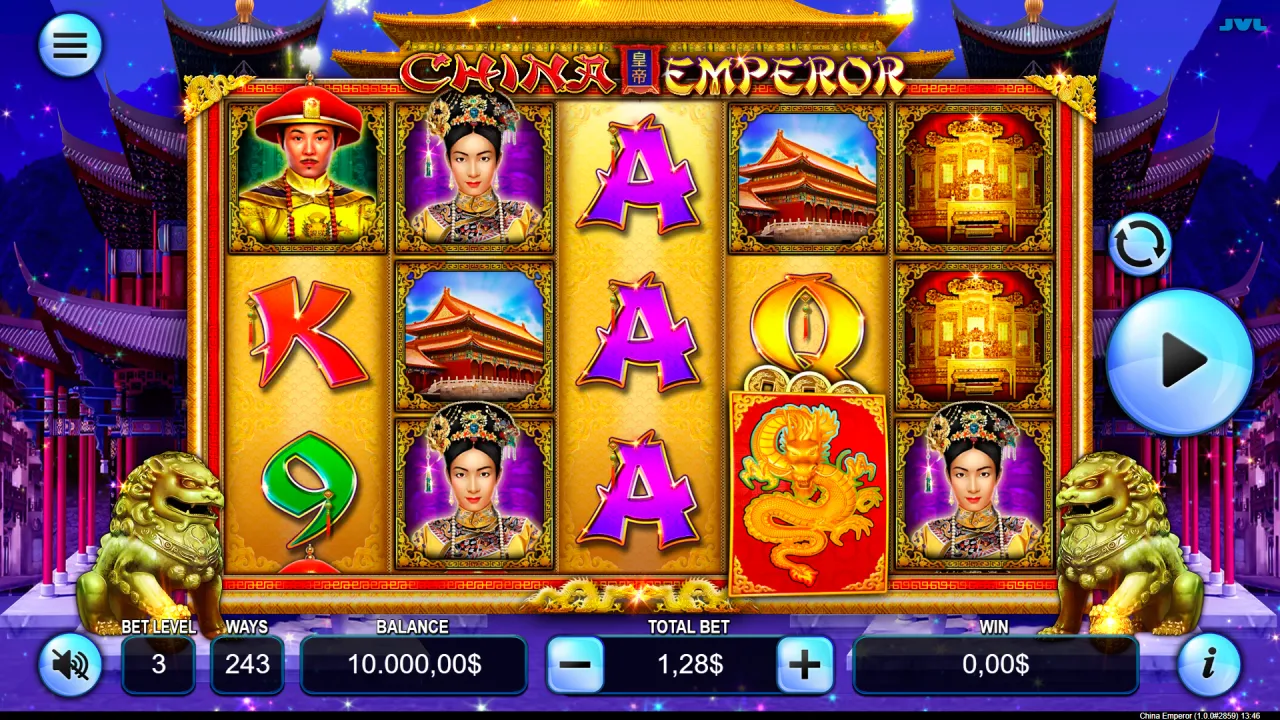1280x720 pixels.
Task: Mute the game audio with speaker icon
Action: pos(69,664)
